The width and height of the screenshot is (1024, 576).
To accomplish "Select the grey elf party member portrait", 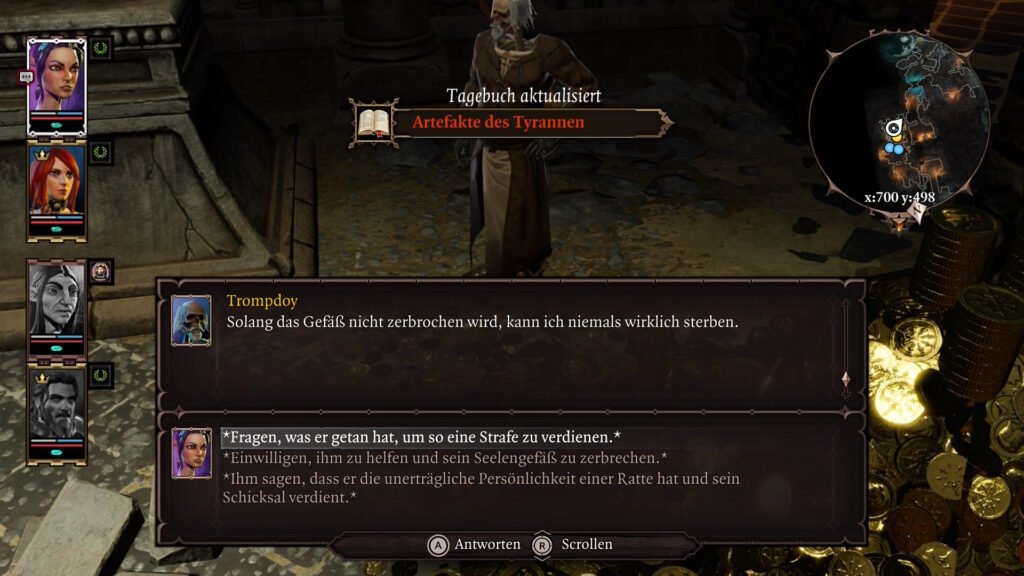I will click(56, 301).
